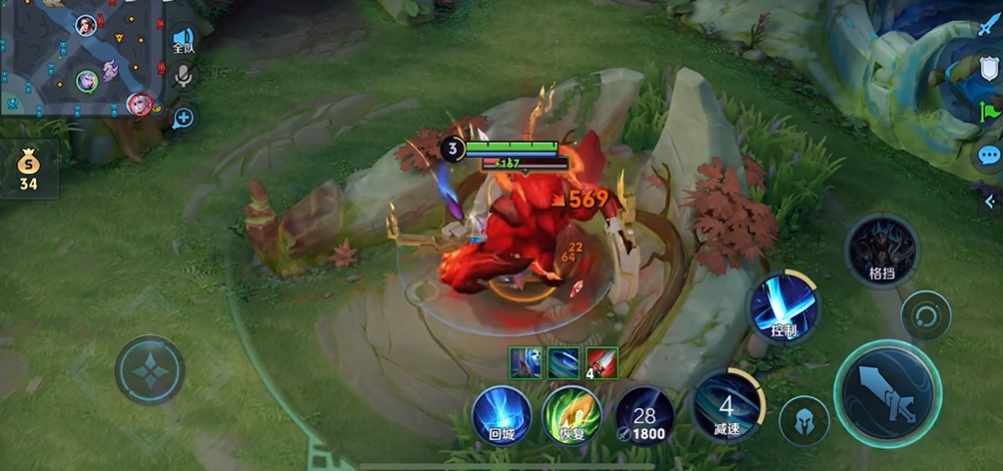
Task: Toggle the muted microphone
Action: pos(184,77)
